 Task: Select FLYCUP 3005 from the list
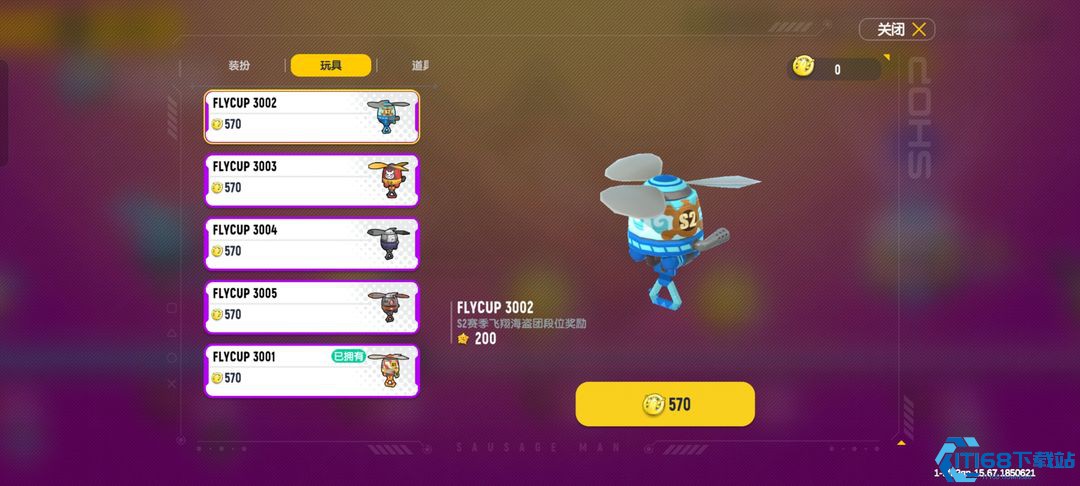pyautogui.click(x=311, y=307)
